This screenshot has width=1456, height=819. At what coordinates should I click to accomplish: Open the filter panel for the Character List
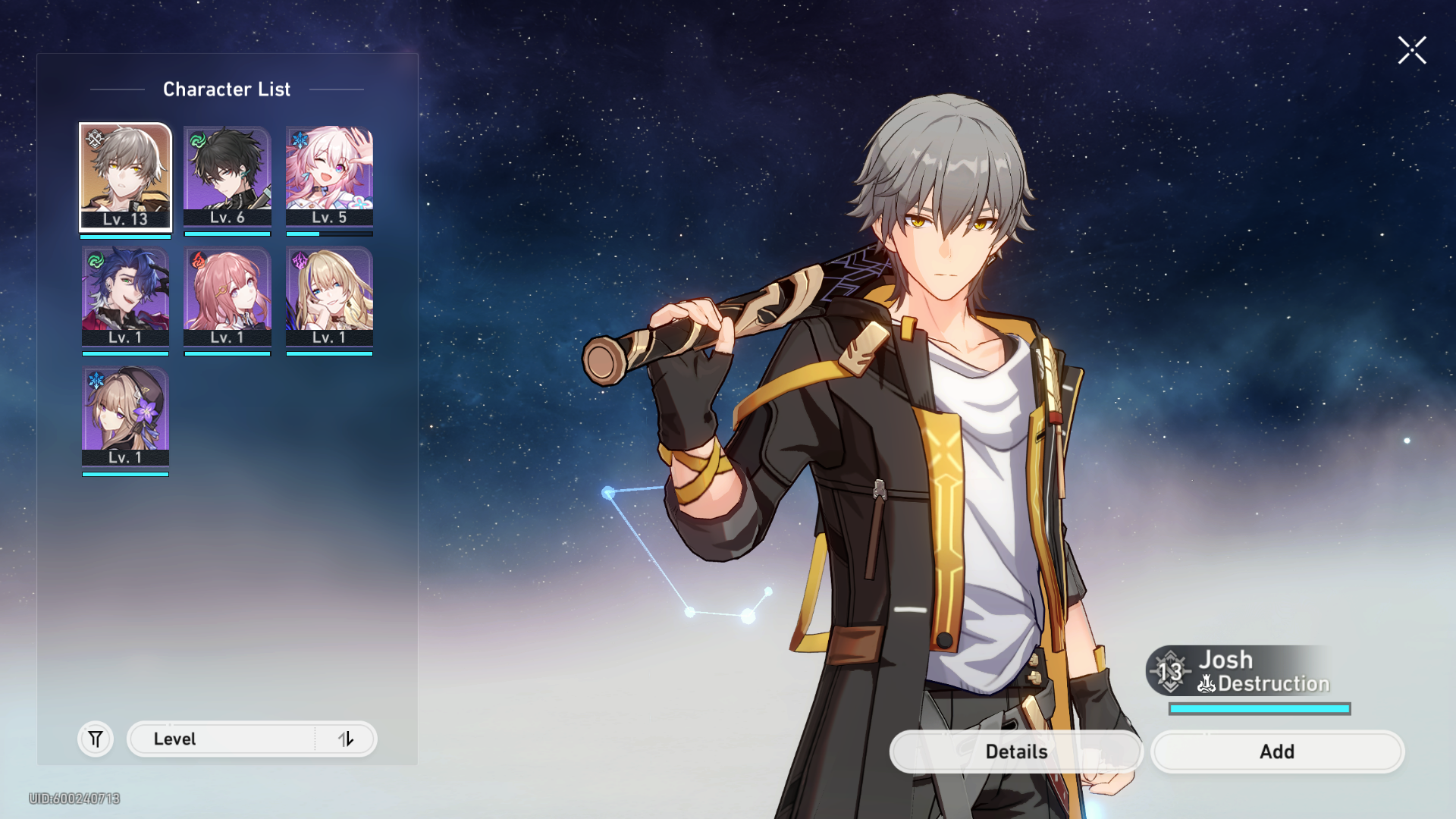(x=95, y=739)
